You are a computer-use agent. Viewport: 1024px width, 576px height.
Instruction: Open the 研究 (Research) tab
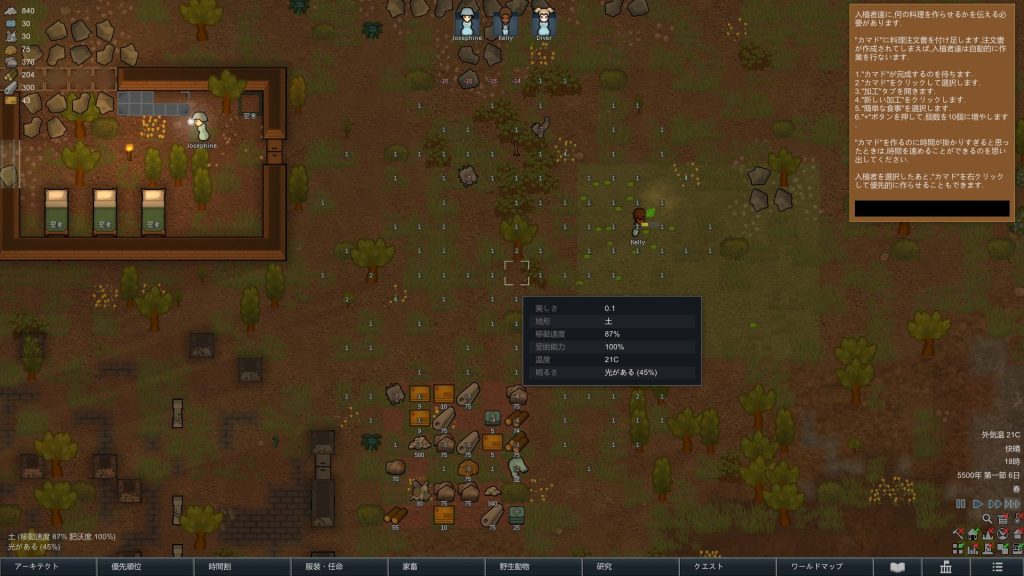[x=604, y=567]
